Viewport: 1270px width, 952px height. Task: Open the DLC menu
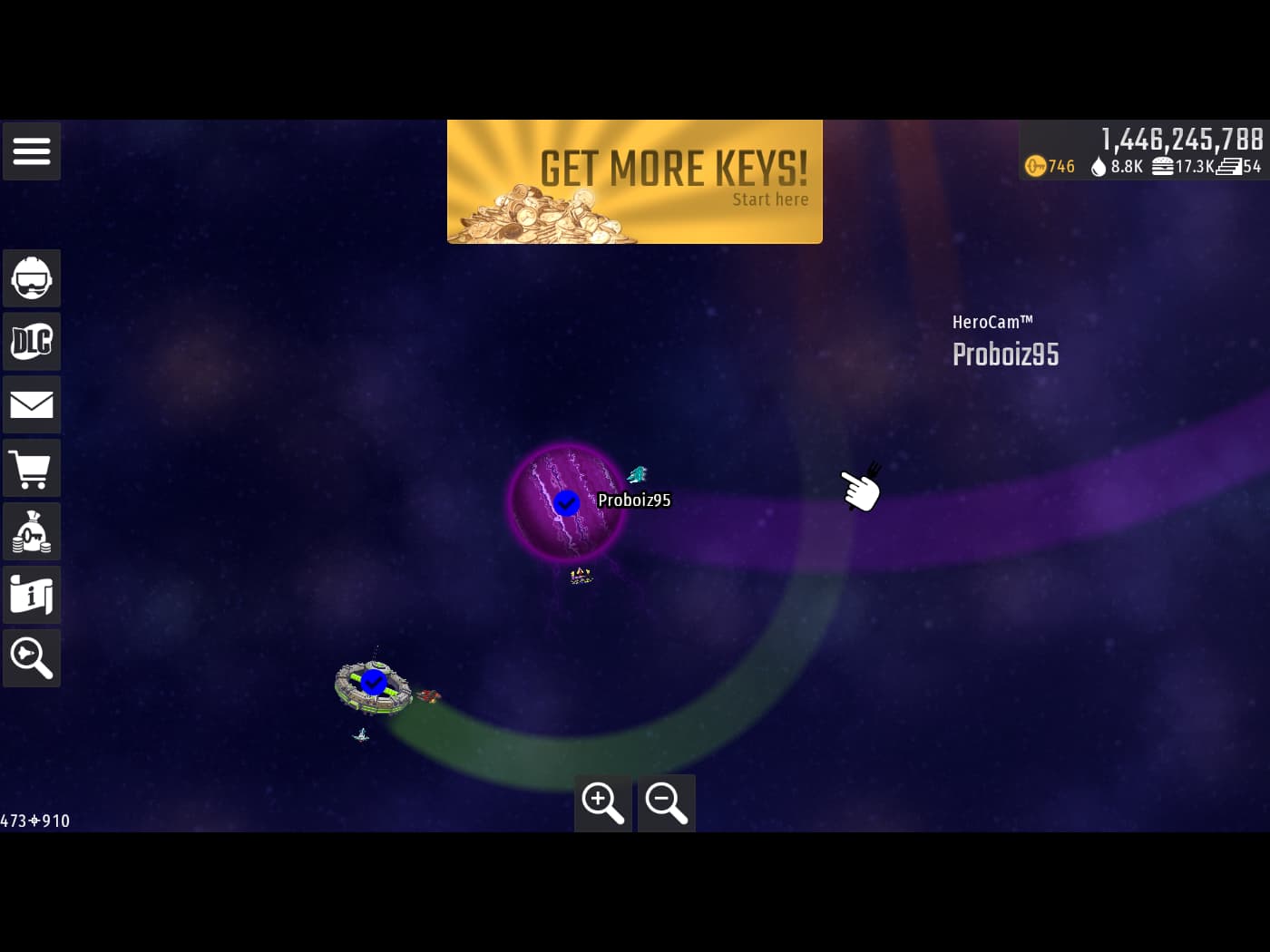tap(32, 342)
